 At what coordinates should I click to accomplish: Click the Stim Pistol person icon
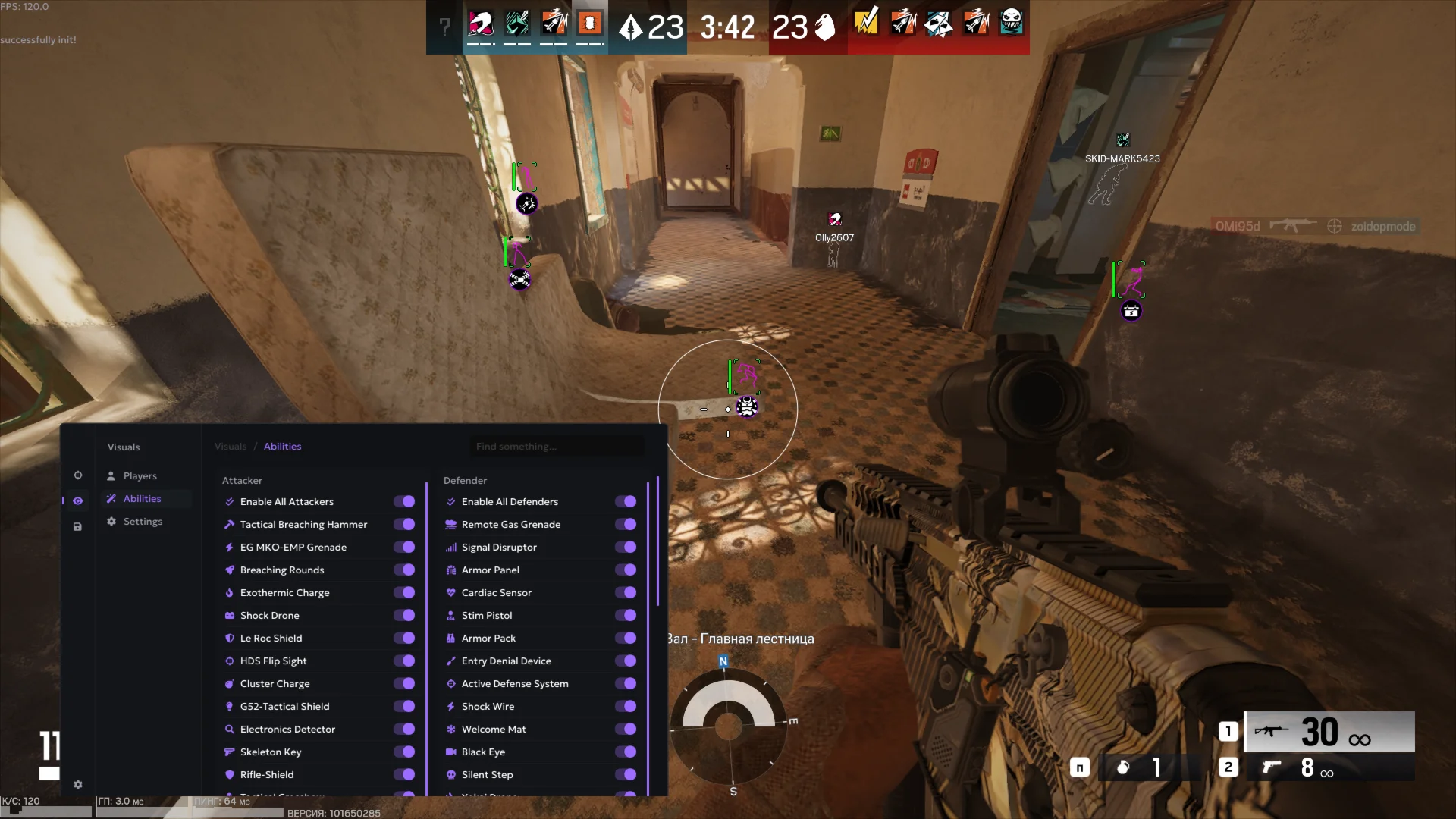451,615
